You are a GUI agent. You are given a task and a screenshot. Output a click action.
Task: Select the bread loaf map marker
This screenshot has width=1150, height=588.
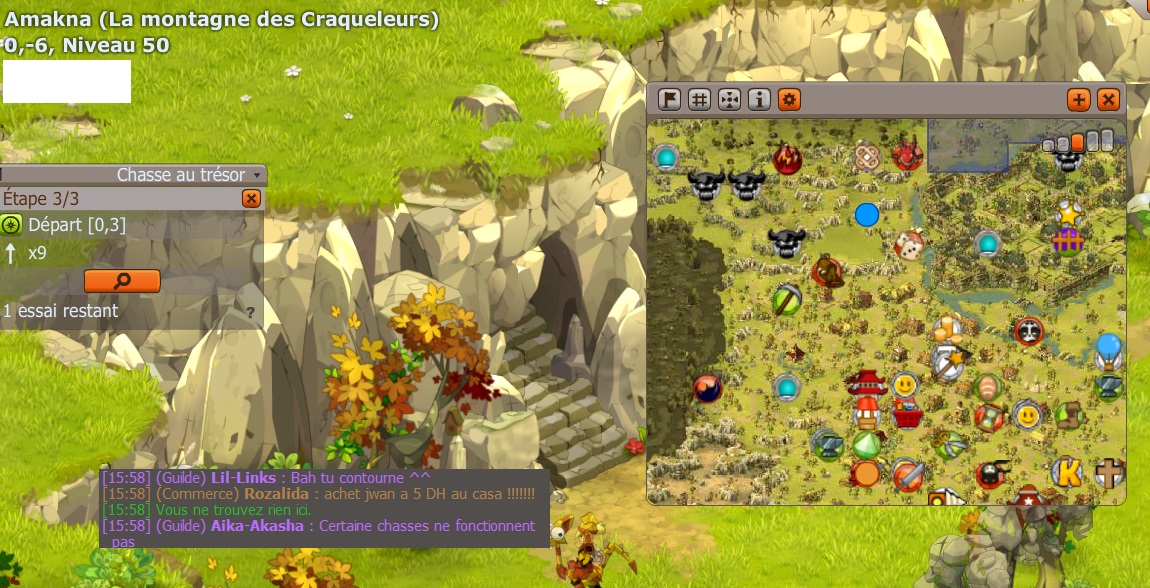pos(987,385)
